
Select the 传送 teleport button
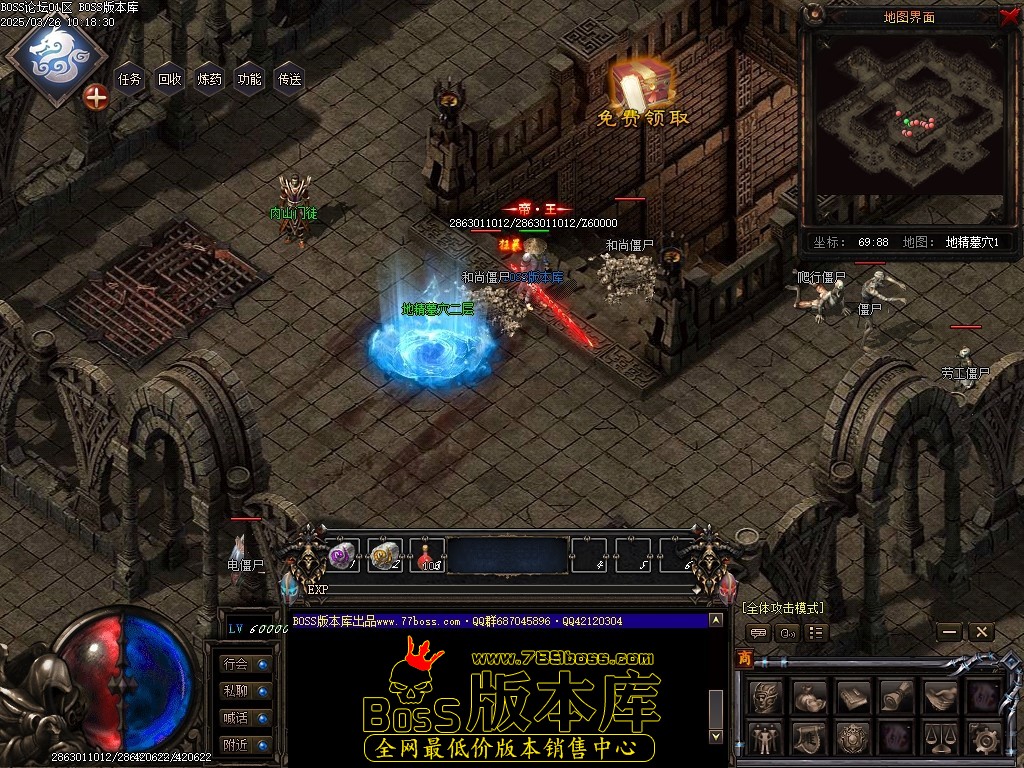[x=290, y=79]
